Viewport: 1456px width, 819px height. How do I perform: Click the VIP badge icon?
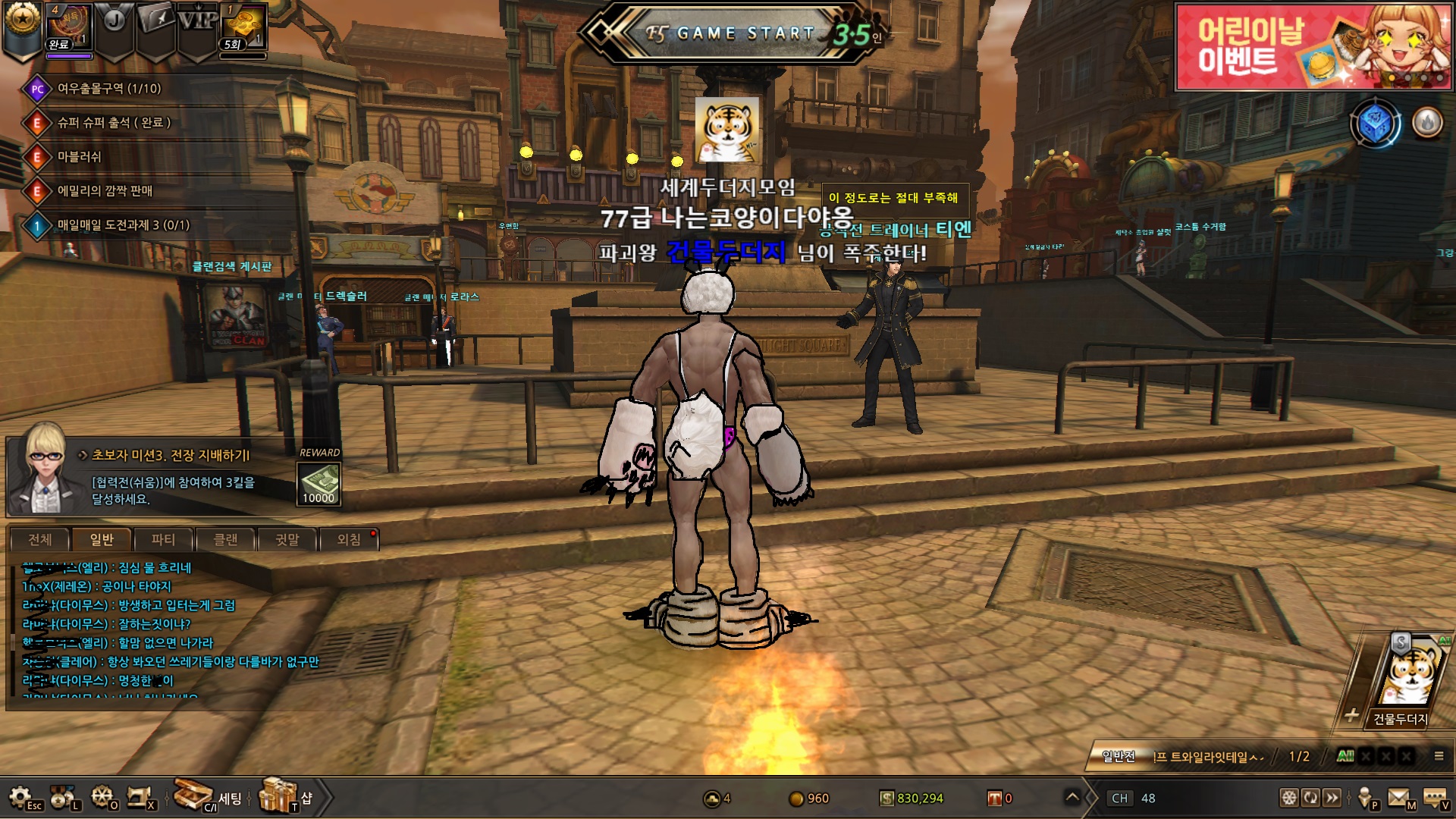pos(197,23)
